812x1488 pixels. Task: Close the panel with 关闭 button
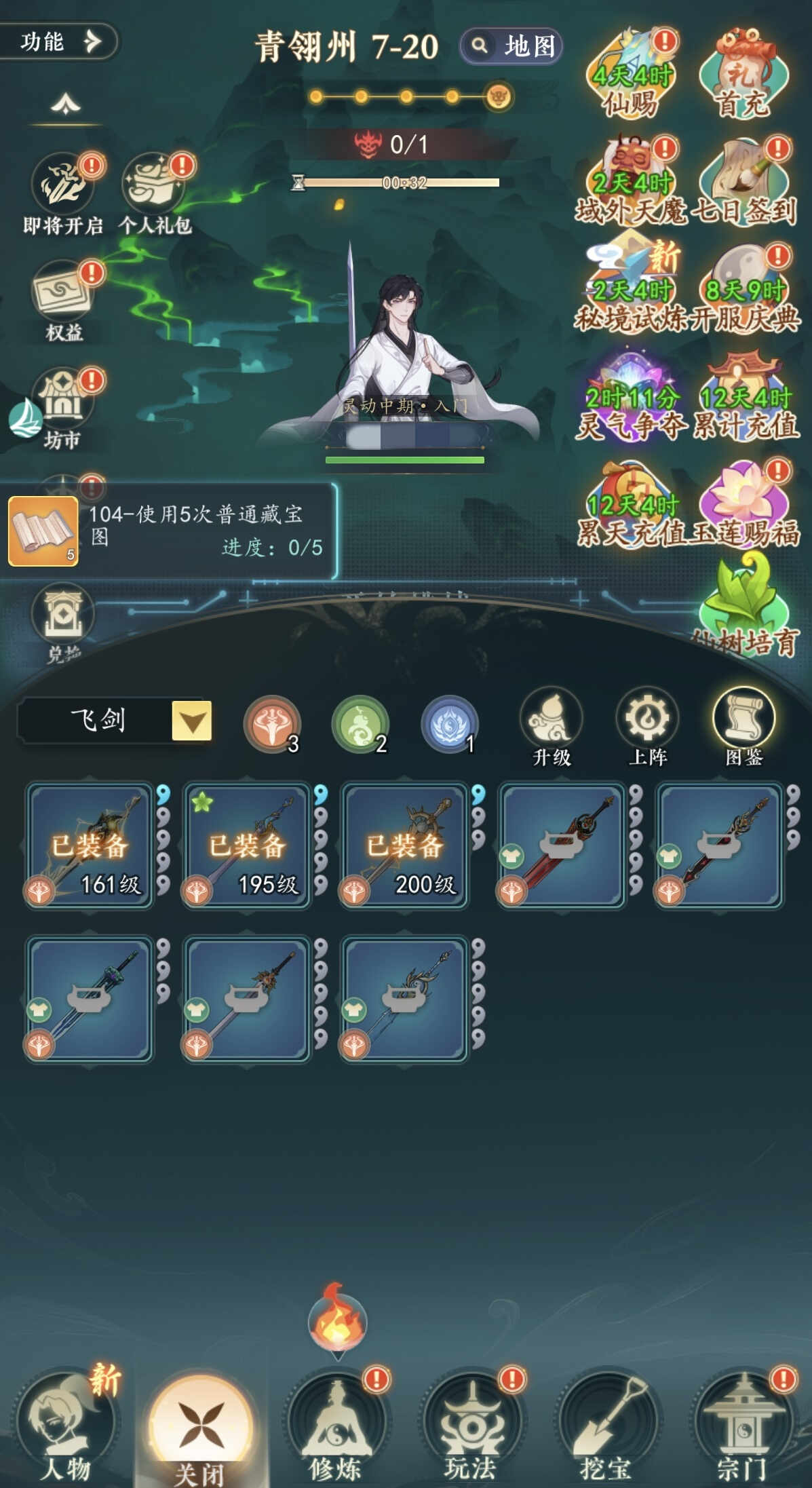tap(201, 1424)
